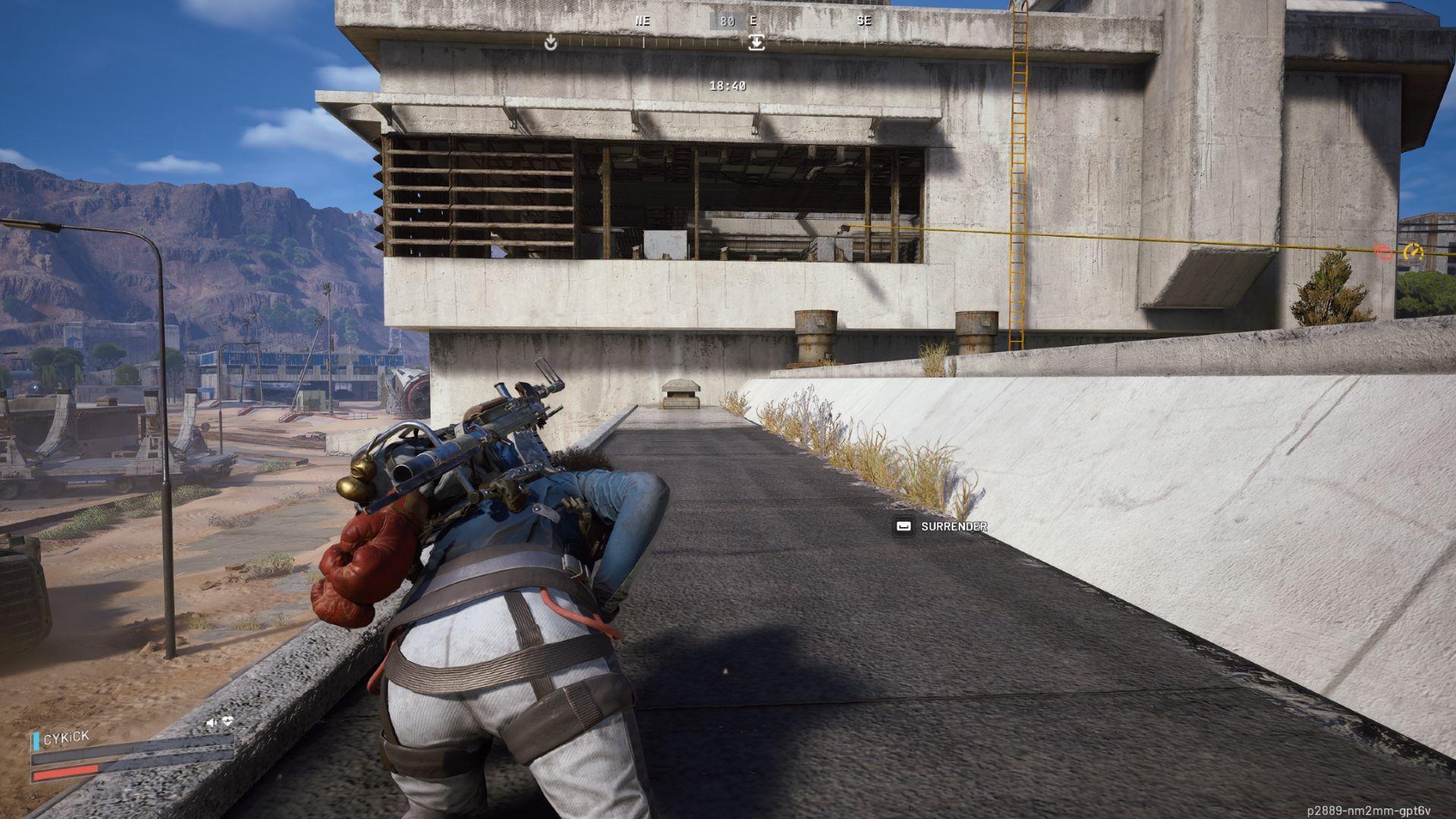The width and height of the screenshot is (1456, 819).
Task: Select the NE label on the compass
Action: point(644,21)
